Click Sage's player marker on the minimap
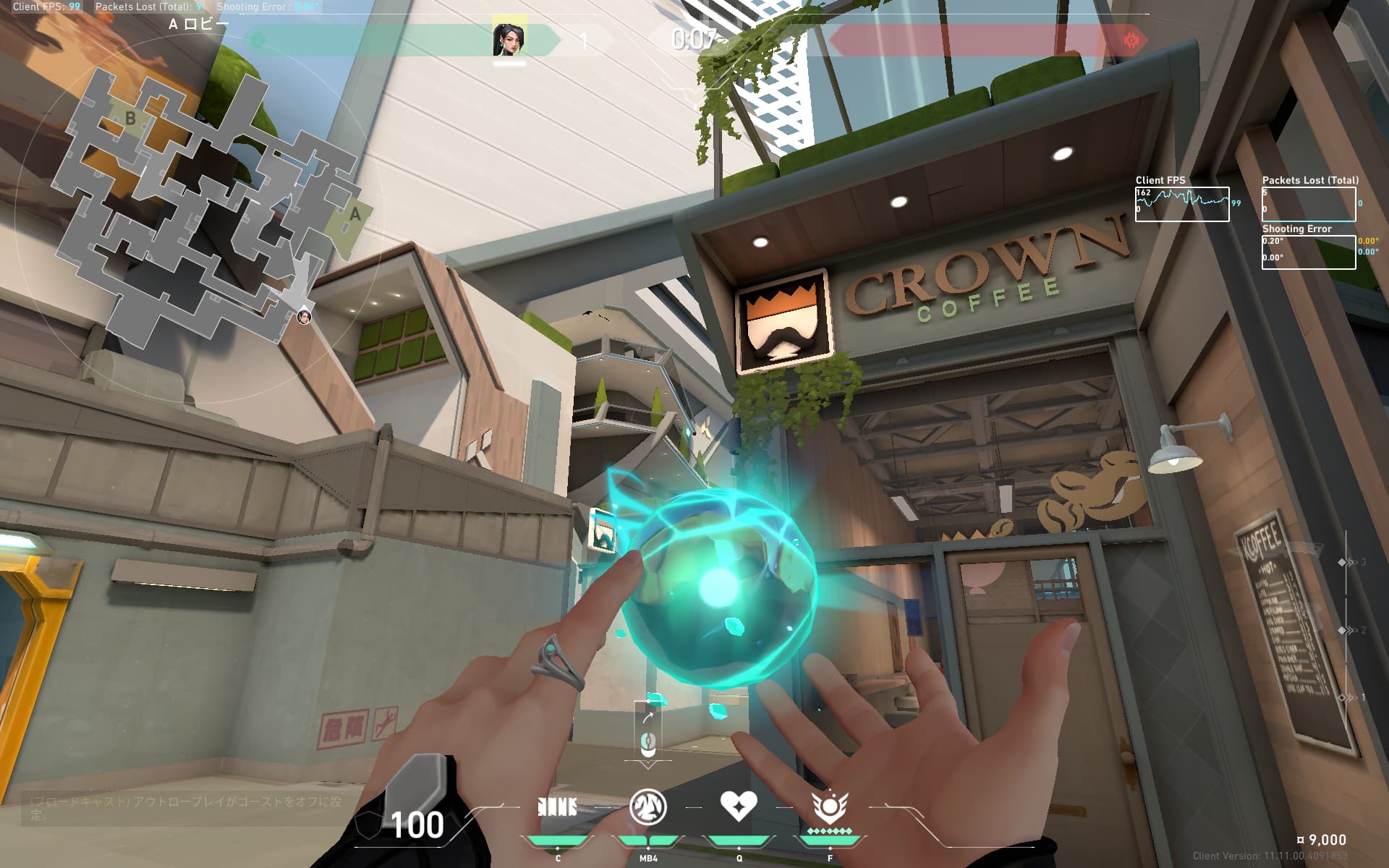 pos(304,316)
